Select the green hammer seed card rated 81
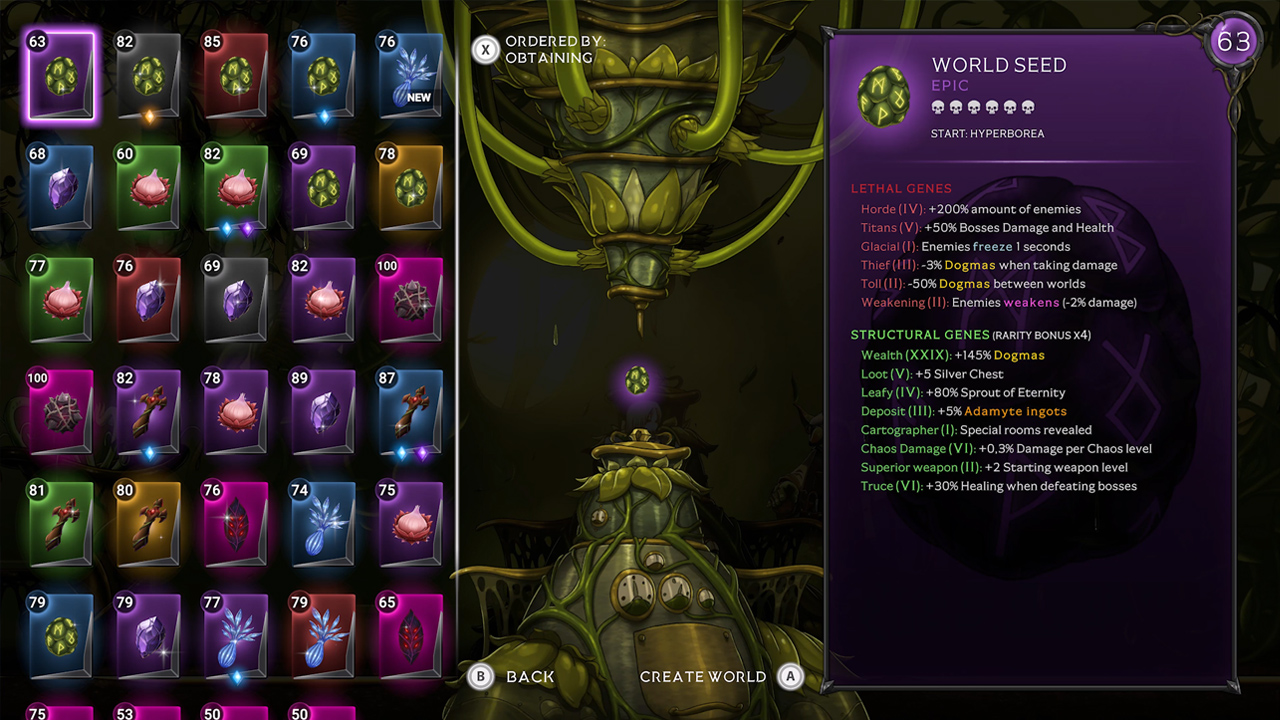Screen dimensions: 1280x720 (61, 523)
